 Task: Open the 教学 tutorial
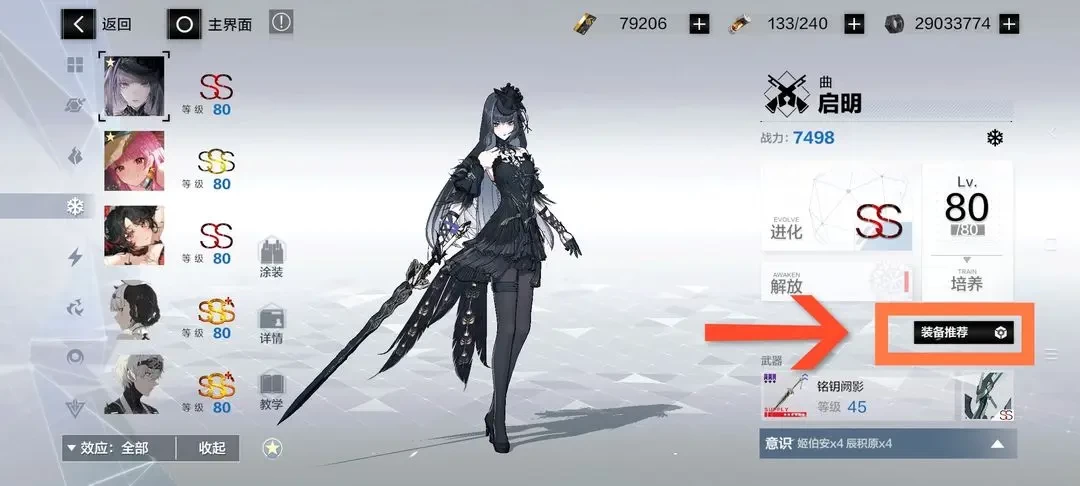[271, 392]
